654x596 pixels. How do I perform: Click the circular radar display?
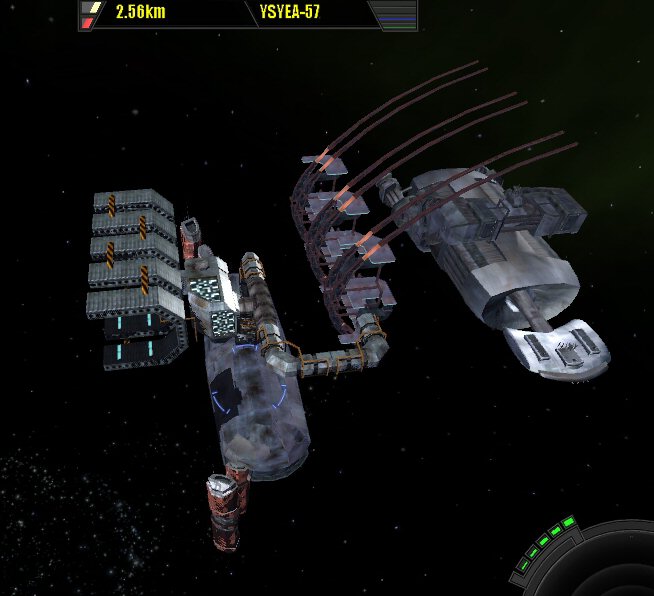[612, 570]
